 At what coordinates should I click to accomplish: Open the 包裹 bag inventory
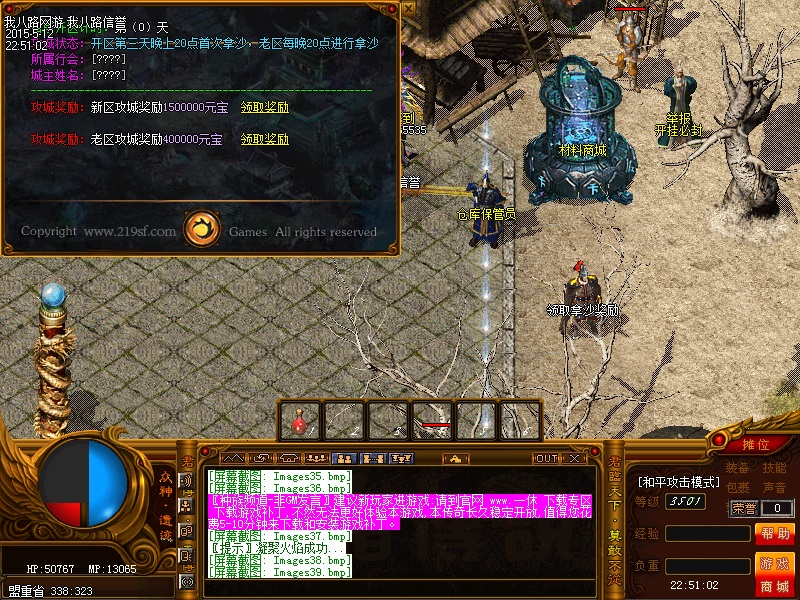pyautogui.click(x=737, y=487)
